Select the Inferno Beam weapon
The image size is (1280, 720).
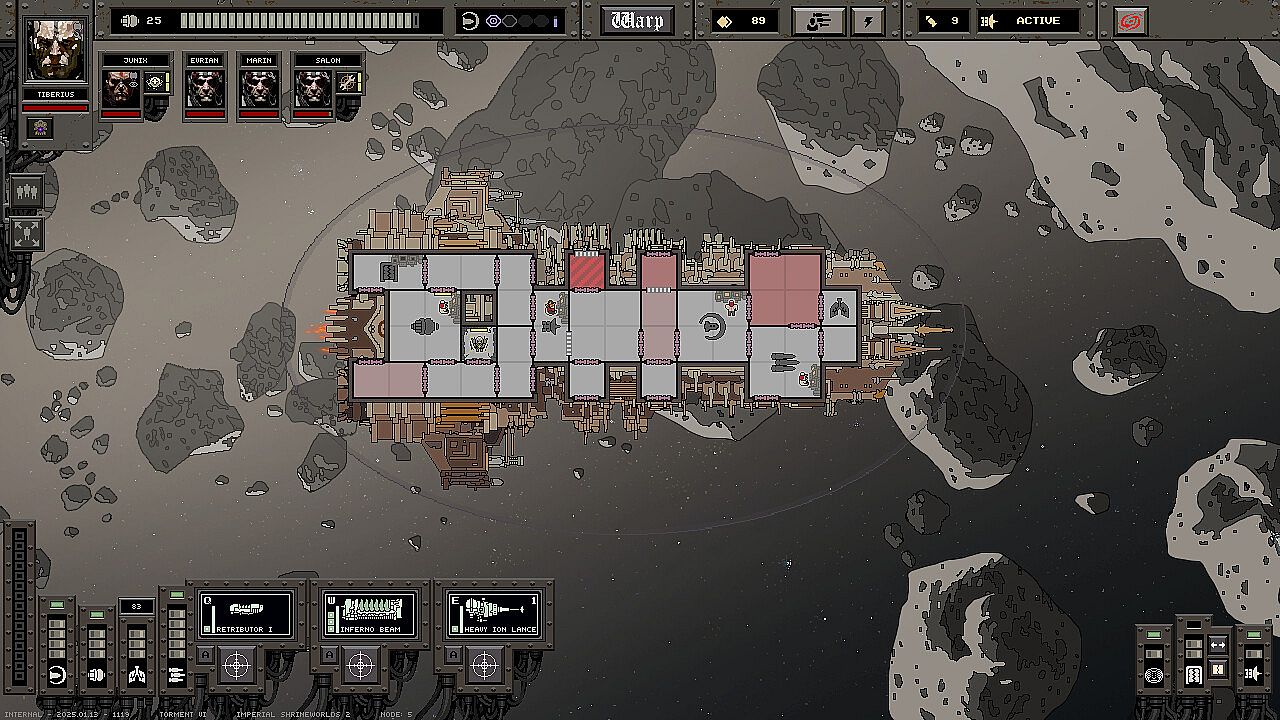coord(370,613)
